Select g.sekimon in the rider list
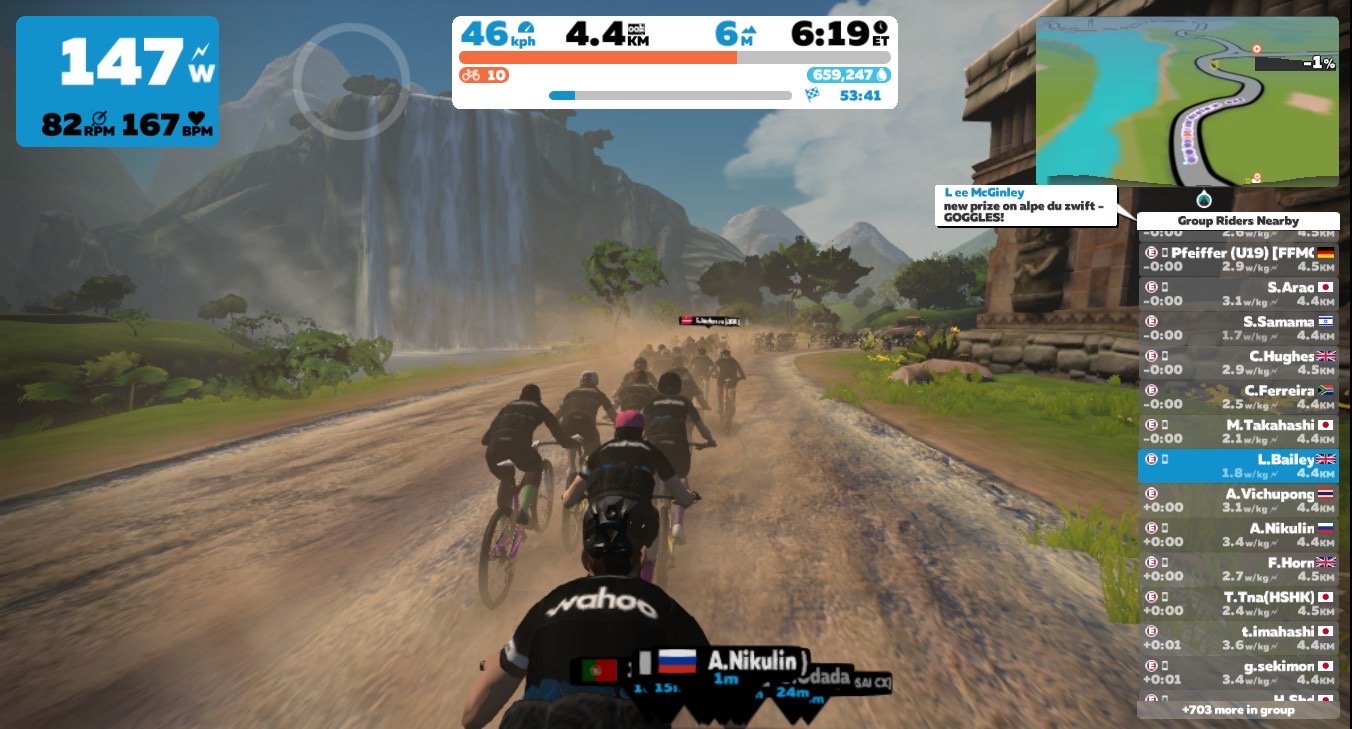 point(1238,672)
